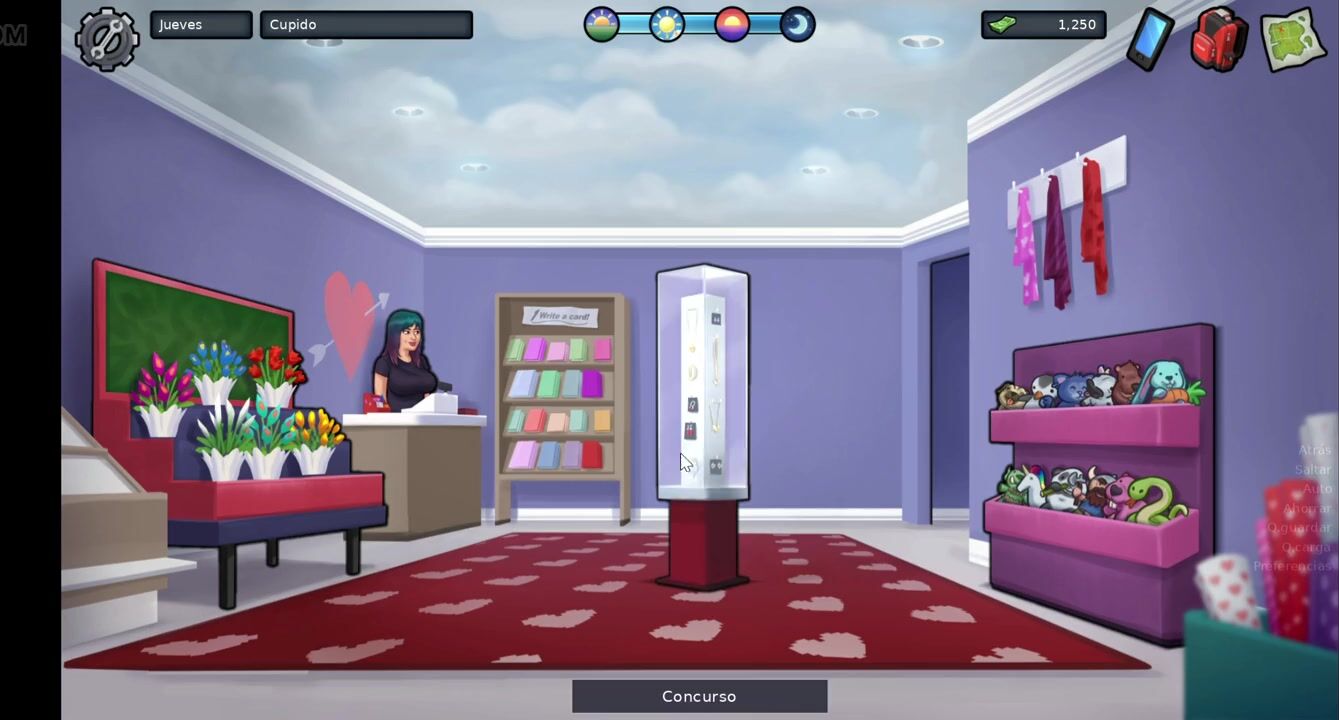Open the smartphone

tap(1149, 40)
